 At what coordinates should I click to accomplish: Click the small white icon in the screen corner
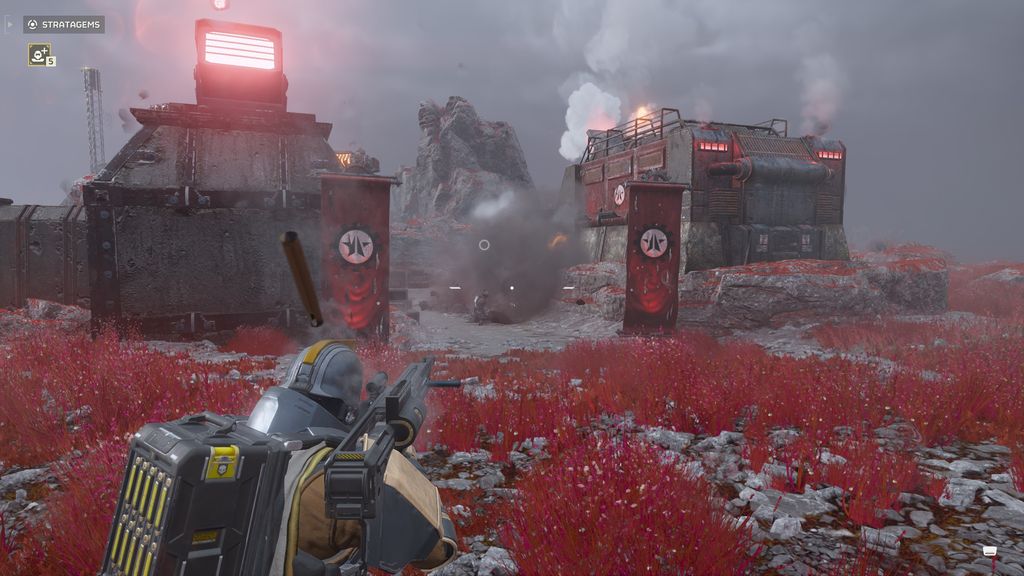[x=990, y=551]
